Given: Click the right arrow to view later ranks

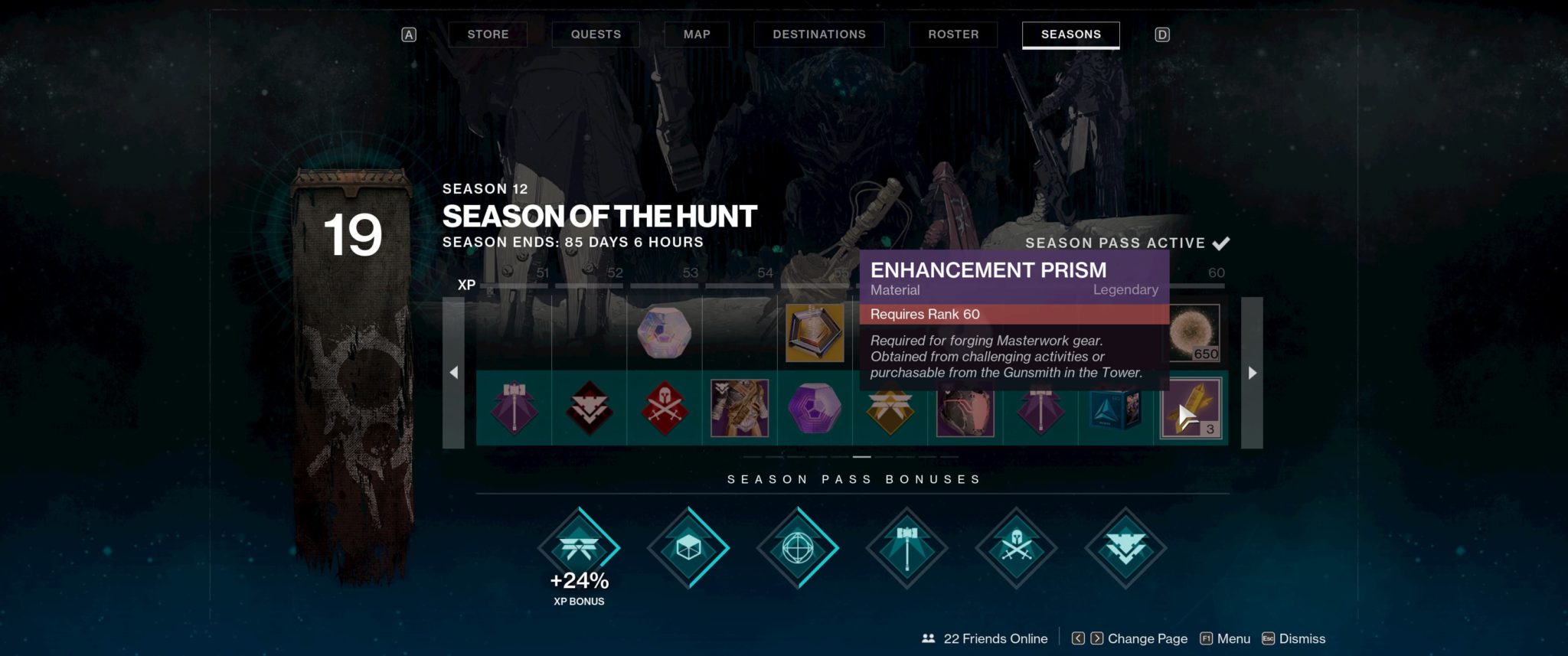Looking at the screenshot, I should 1251,372.
